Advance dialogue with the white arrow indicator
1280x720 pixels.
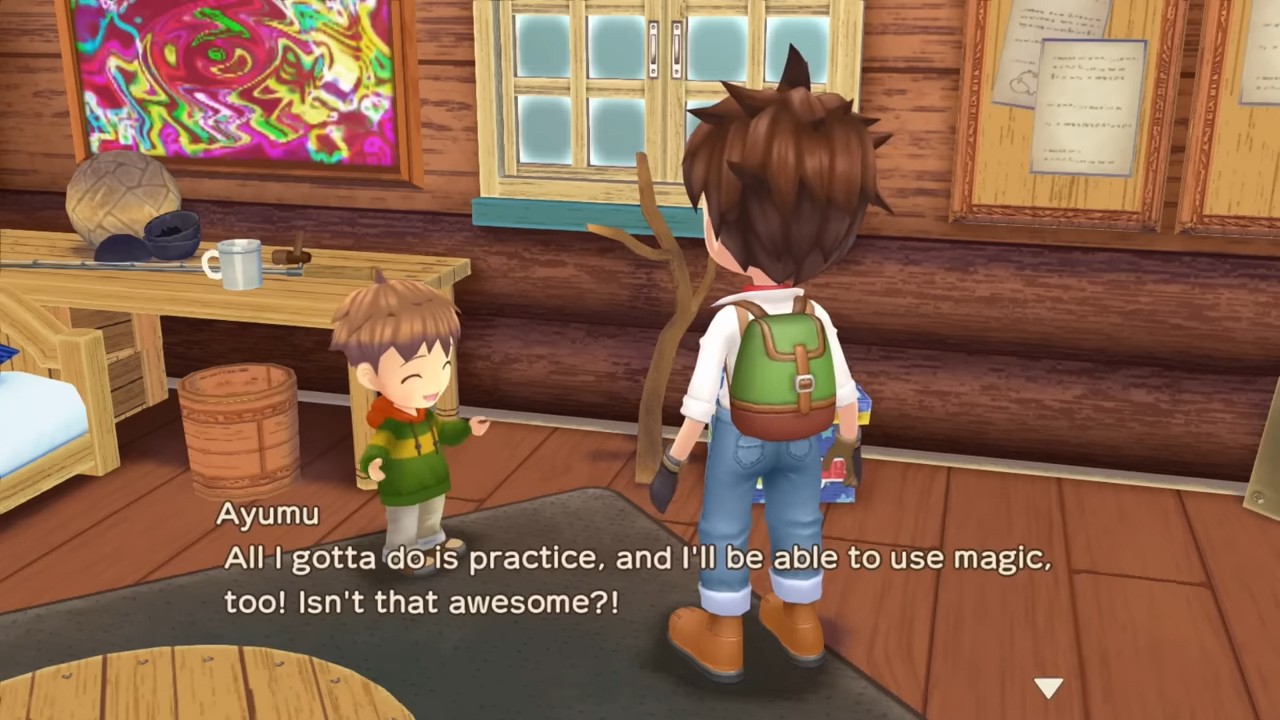(1048, 687)
